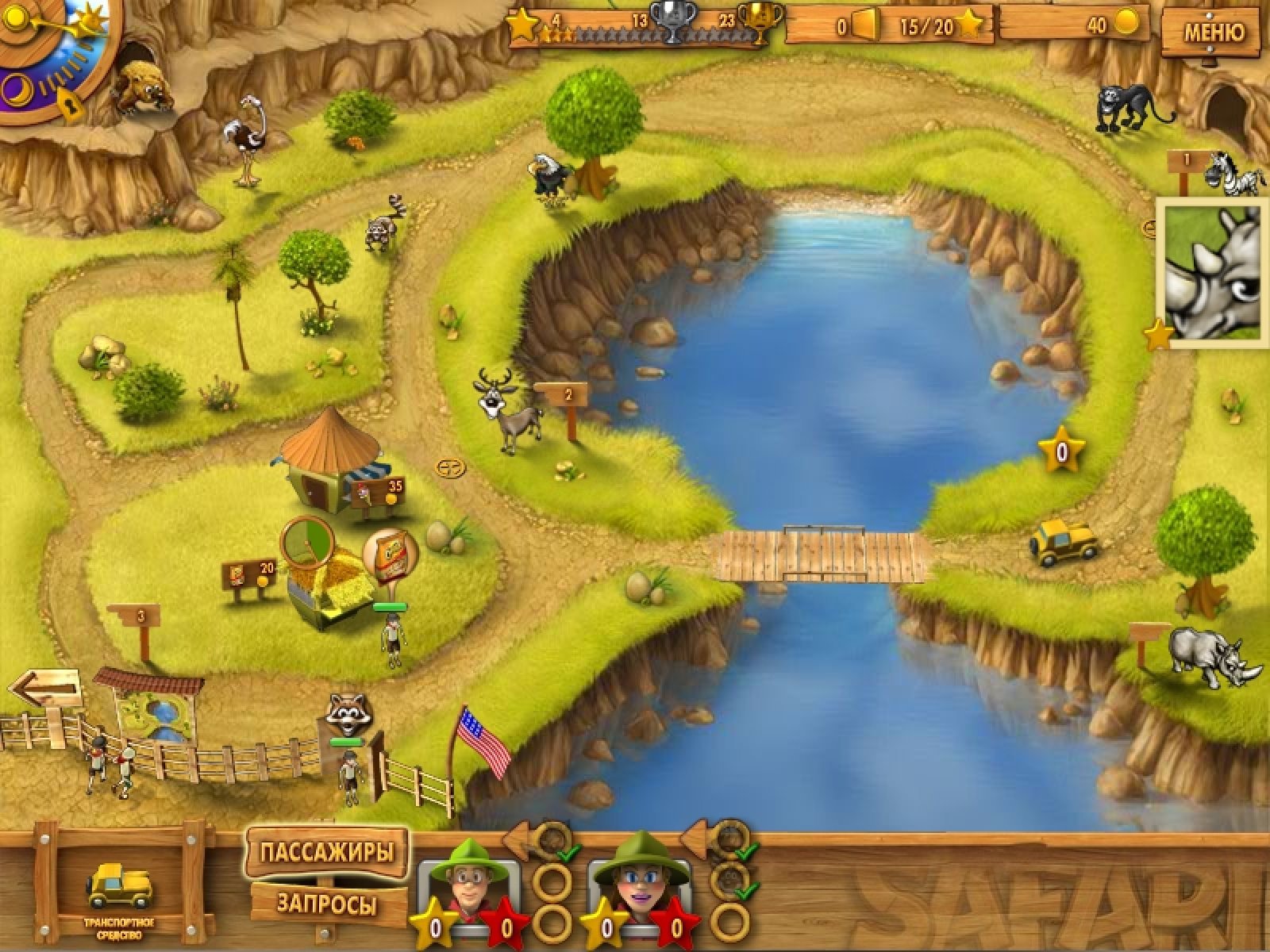Buy the 20-coin snack stand upgrade
The height and width of the screenshot is (952, 1270).
tap(252, 573)
